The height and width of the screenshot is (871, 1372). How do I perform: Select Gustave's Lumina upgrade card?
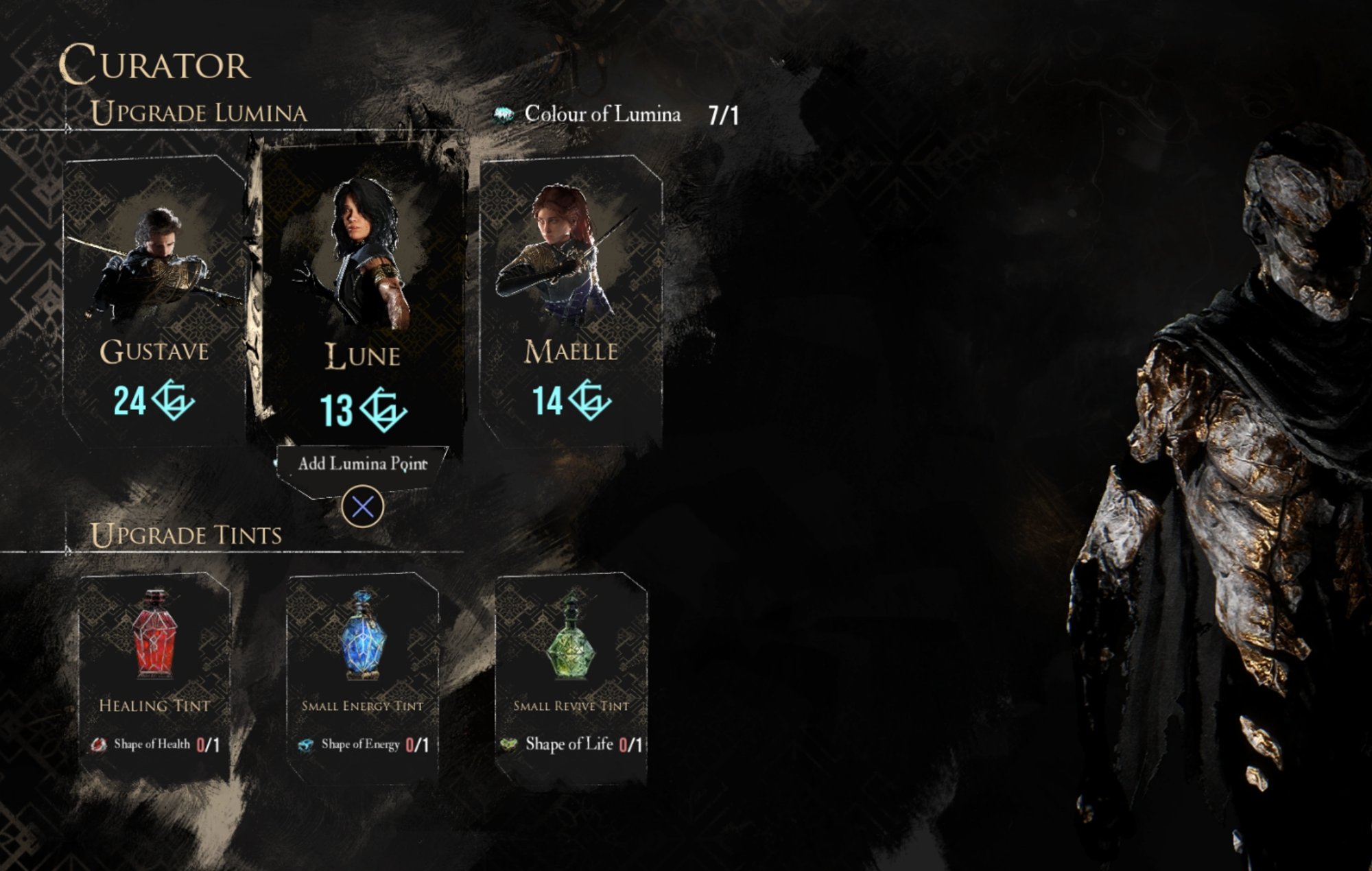point(154,302)
